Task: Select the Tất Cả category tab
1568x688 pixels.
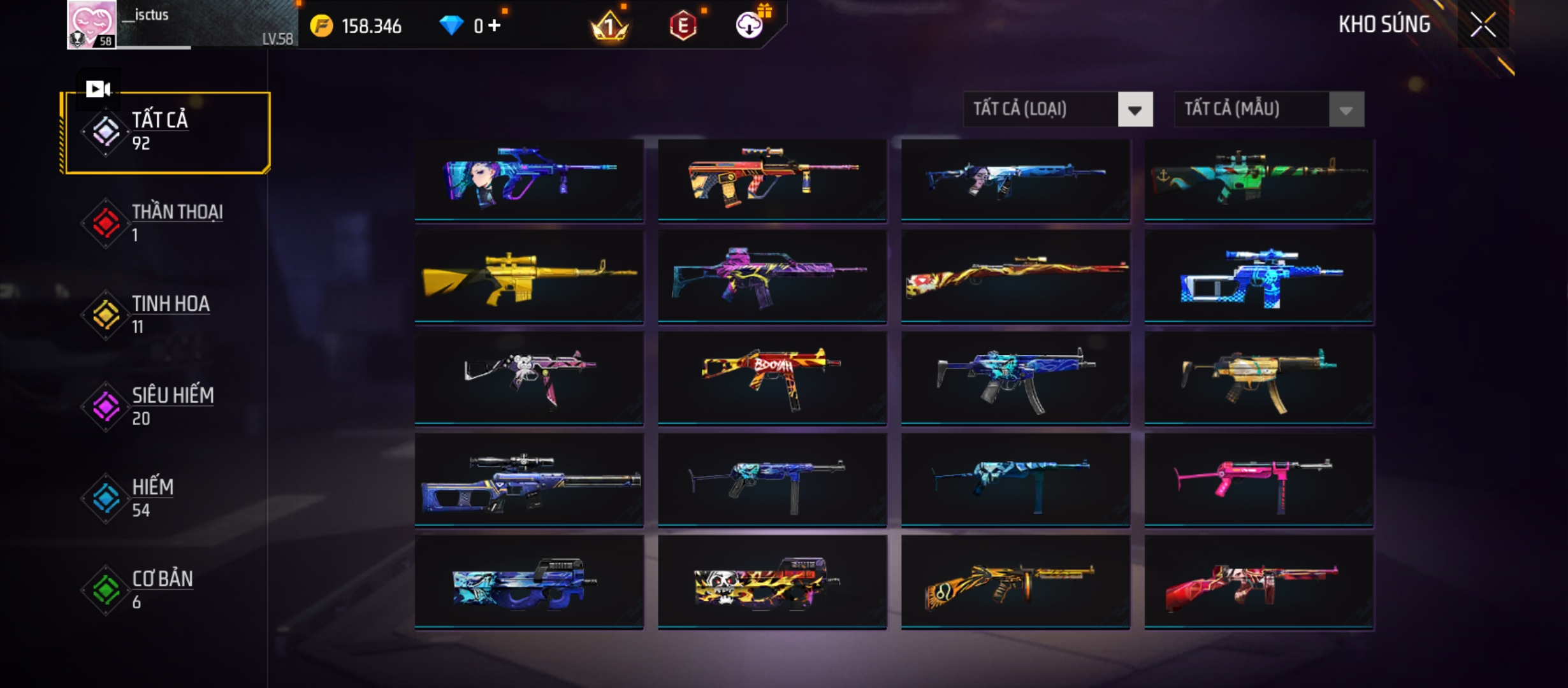Action: click(x=167, y=133)
